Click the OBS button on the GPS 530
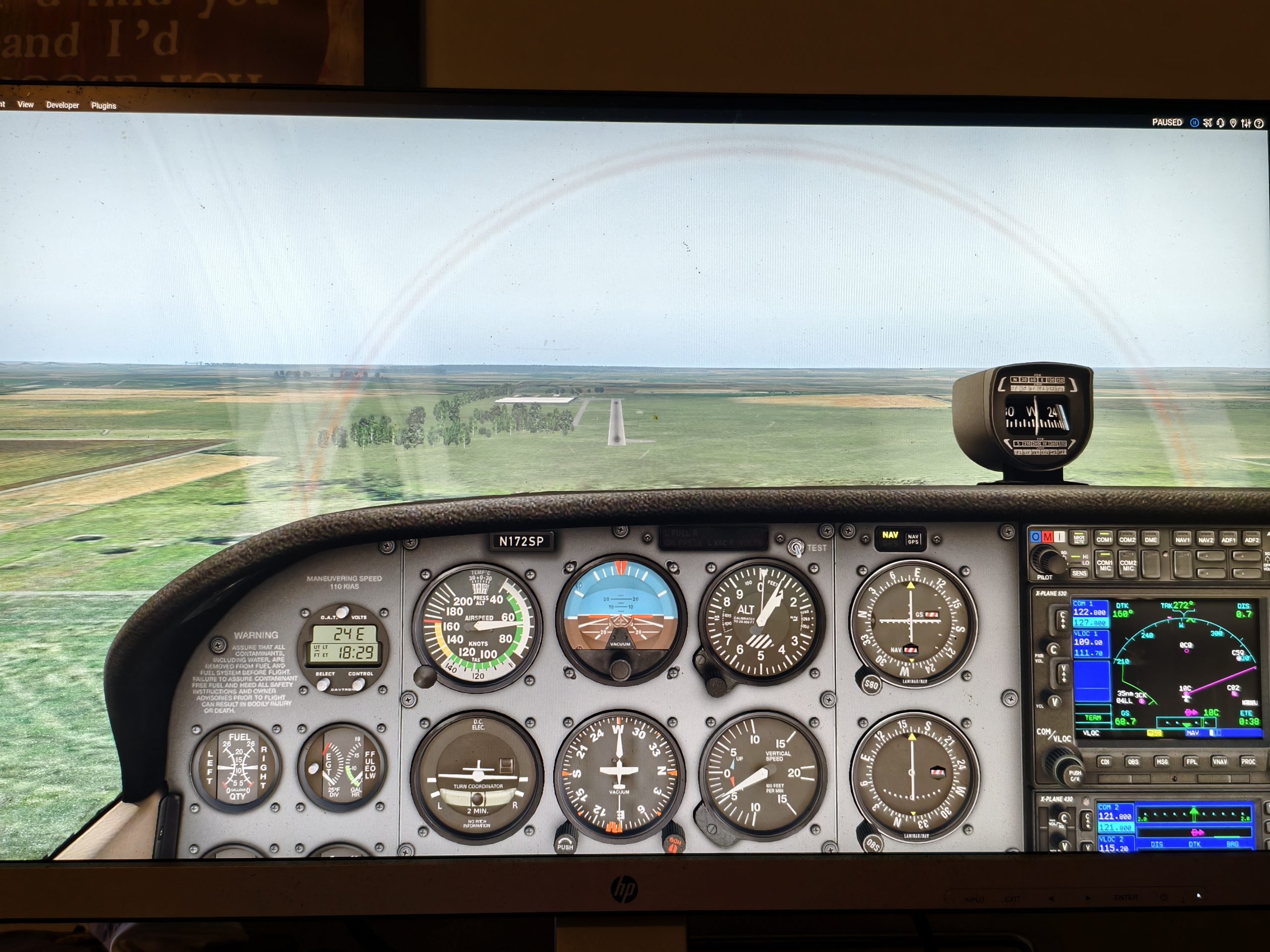The image size is (1270, 952). click(1133, 762)
